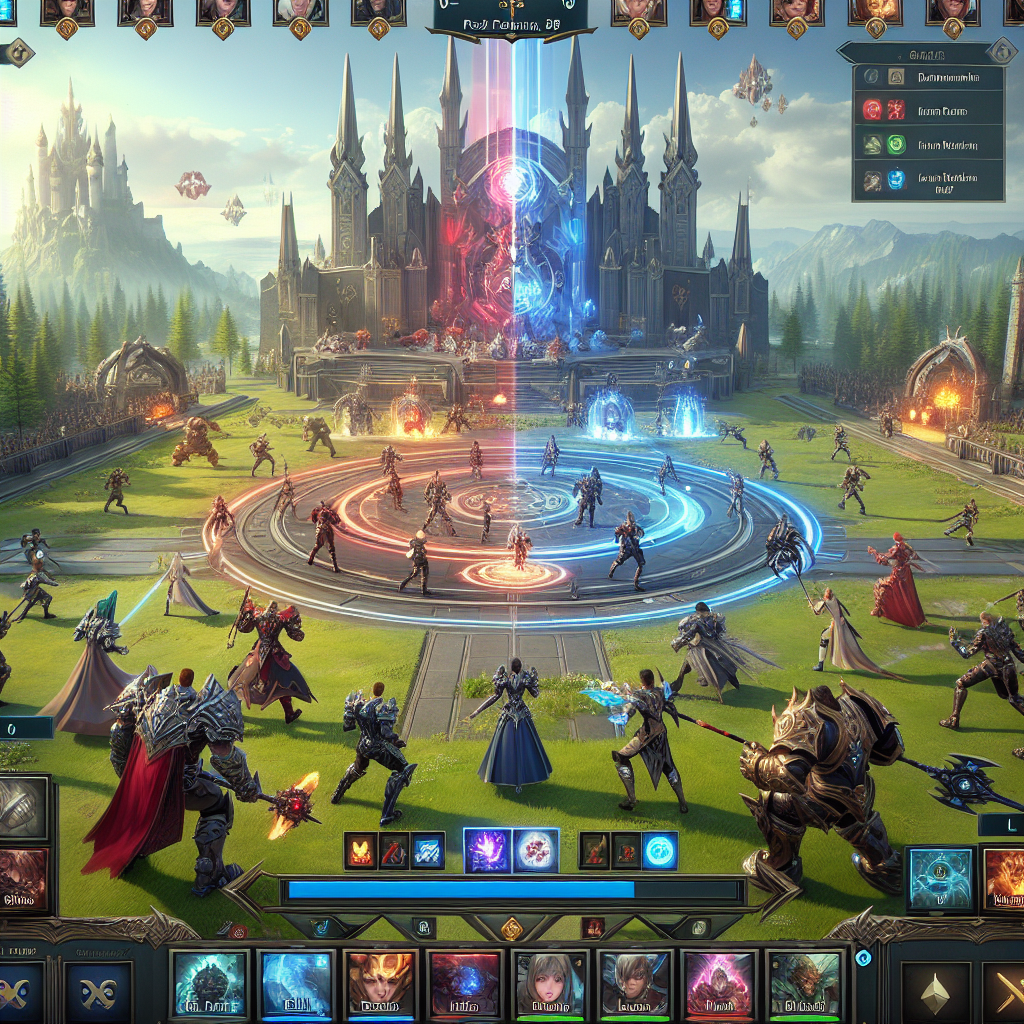Click the white-pink swirl ability icon
This screenshot has height=1024, width=1024.
tap(536, 850)
